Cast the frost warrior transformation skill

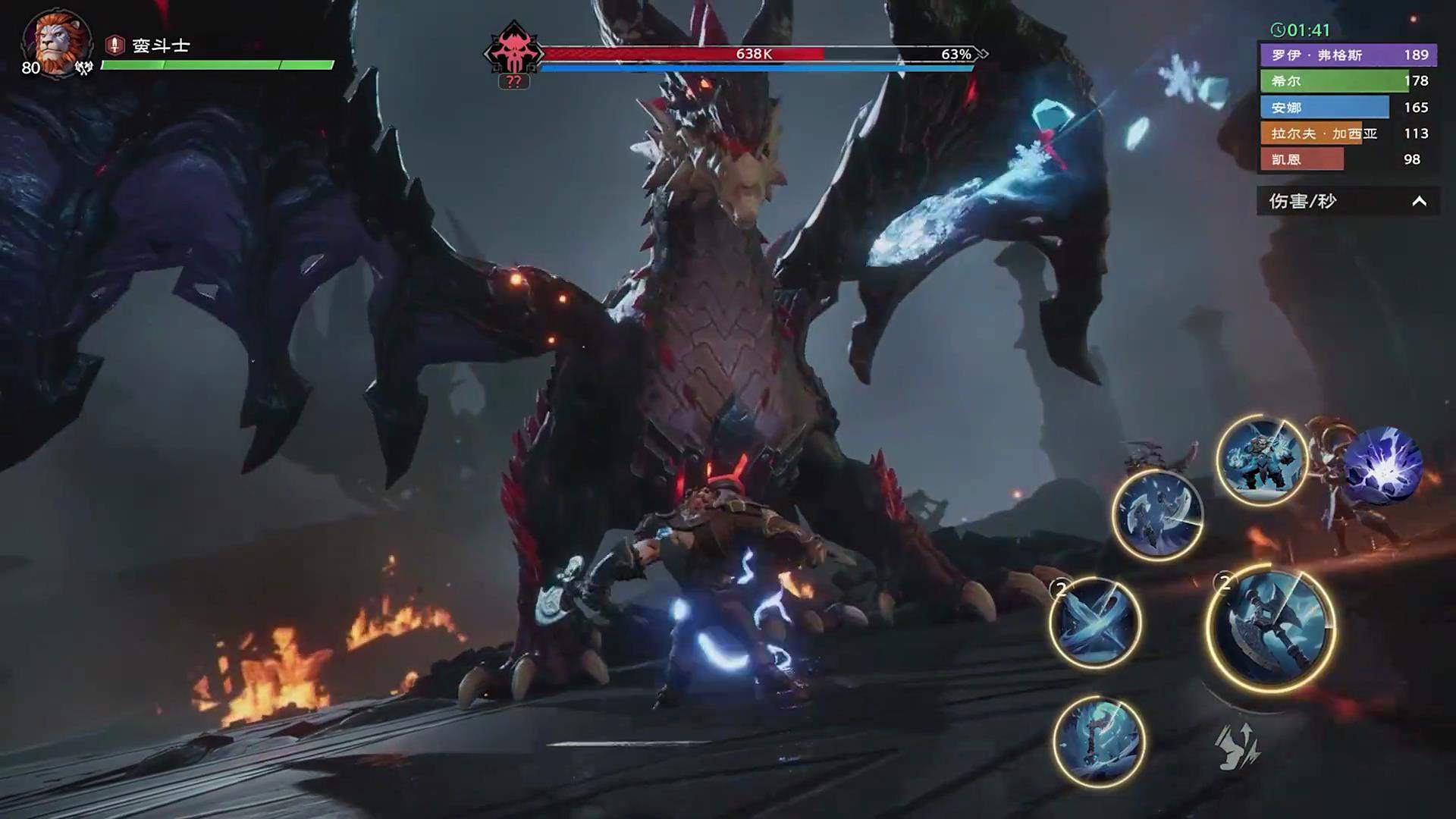[x=1262, y=460]
